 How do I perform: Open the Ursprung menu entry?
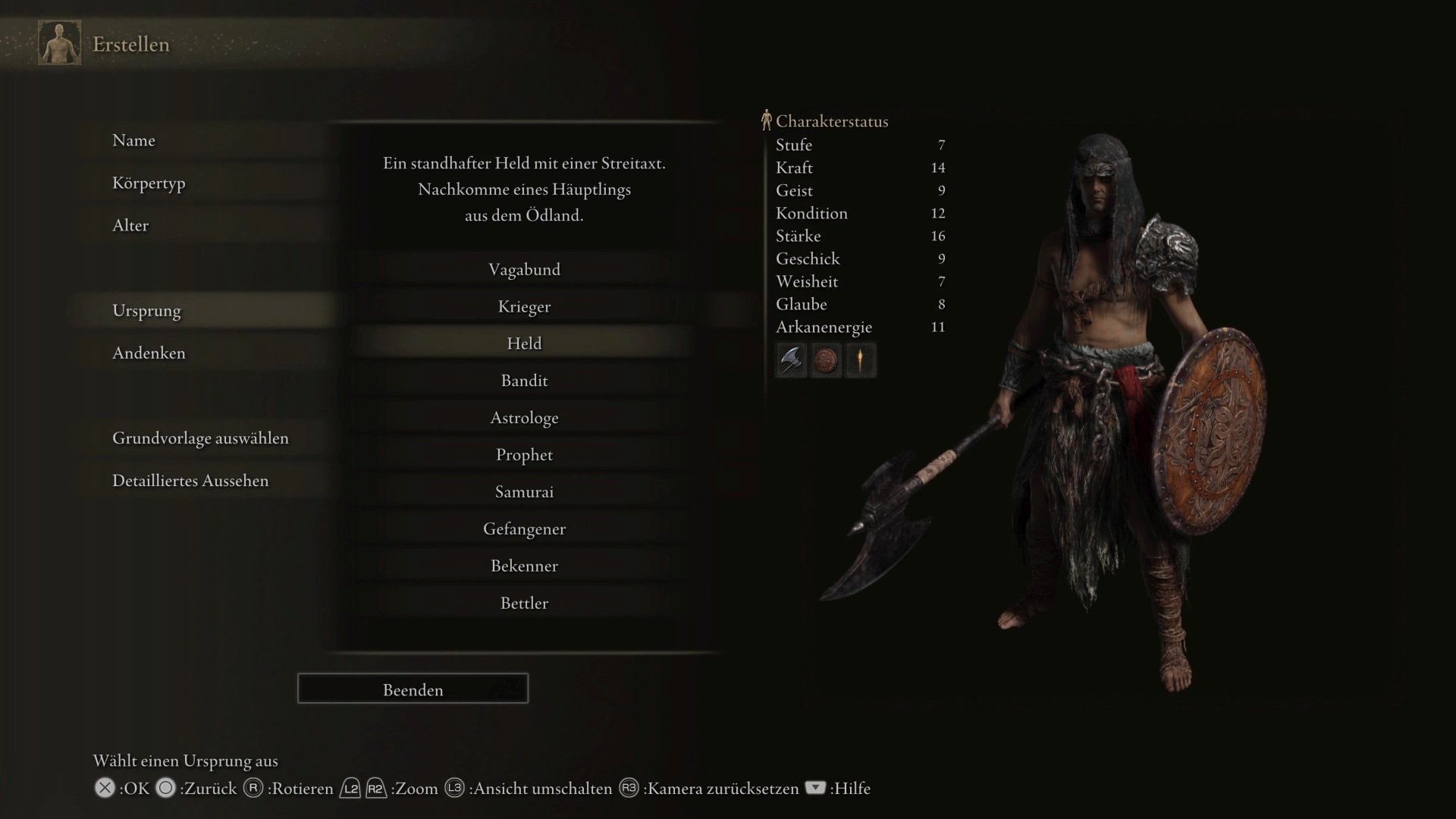[147, 310]
